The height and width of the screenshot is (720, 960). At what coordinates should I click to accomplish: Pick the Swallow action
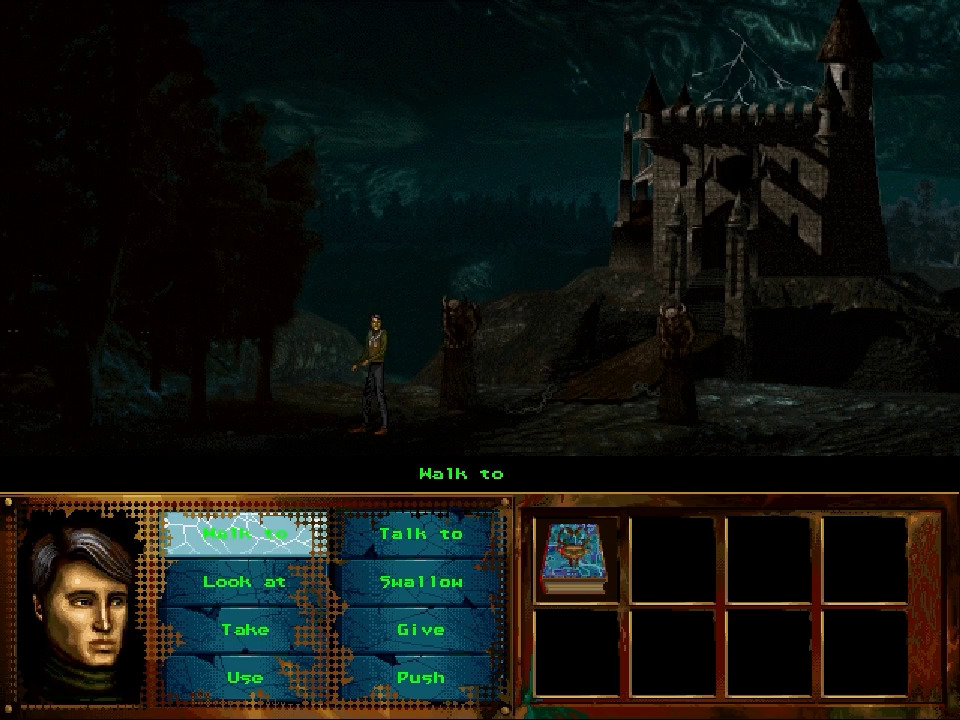tap(420, 582)
